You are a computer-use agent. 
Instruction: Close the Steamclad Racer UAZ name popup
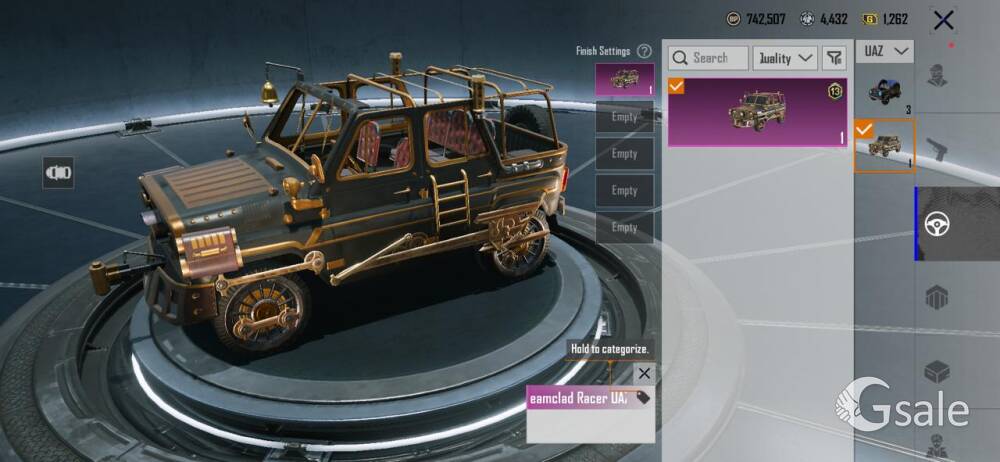pos(644,373)
